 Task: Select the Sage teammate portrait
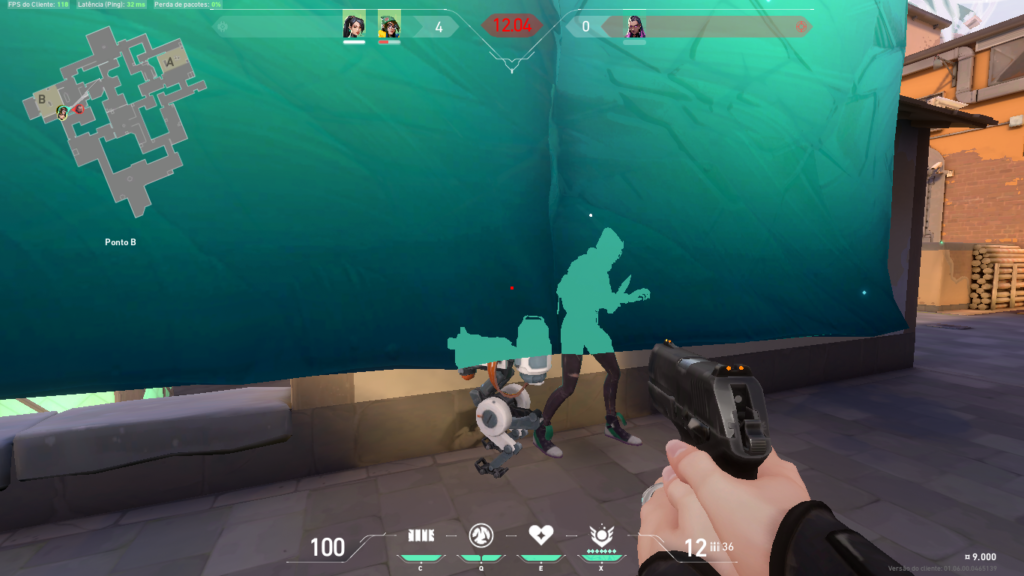pos(354,27)
